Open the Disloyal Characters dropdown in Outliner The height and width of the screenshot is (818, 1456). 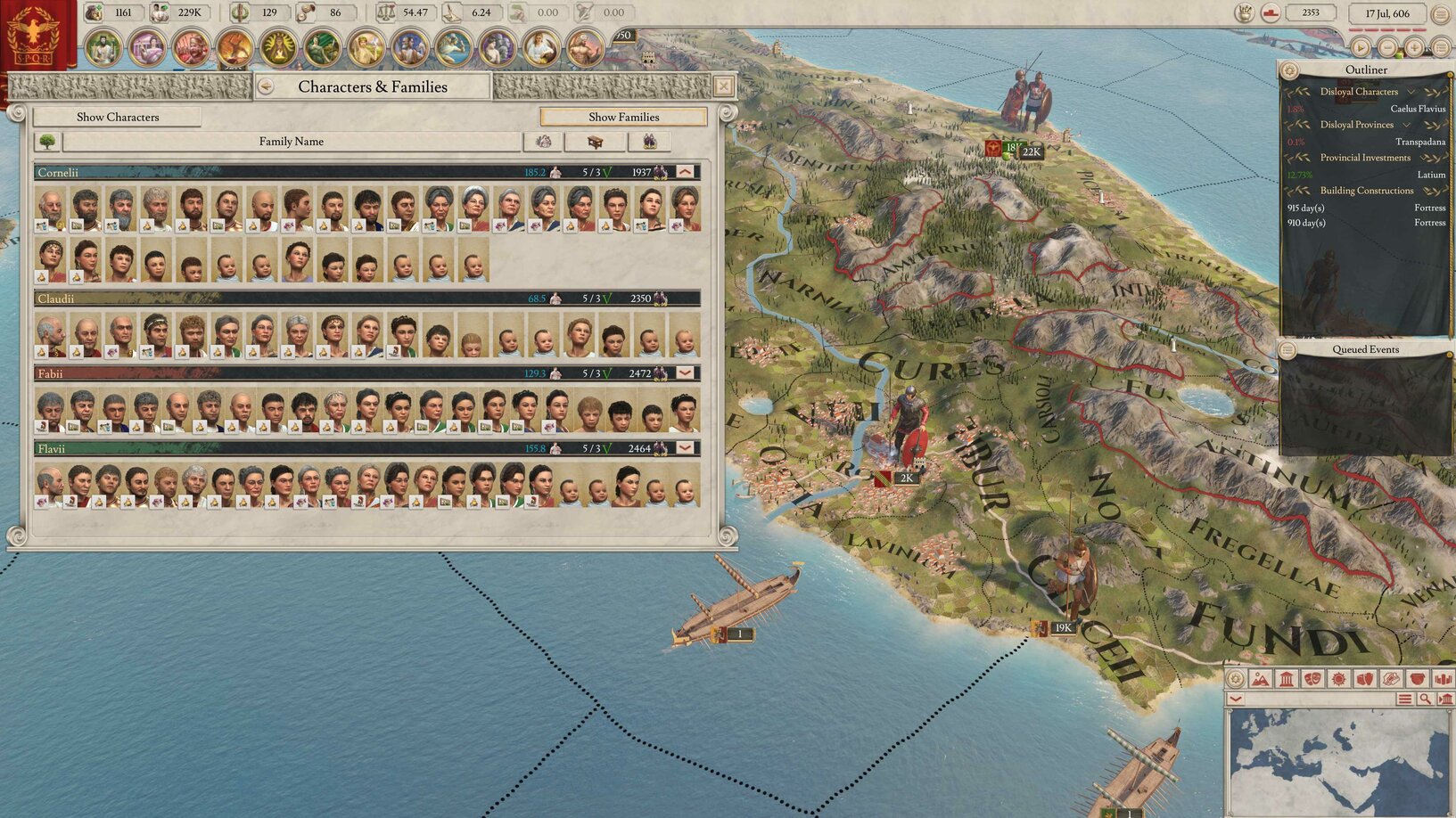click(1411, 91)
